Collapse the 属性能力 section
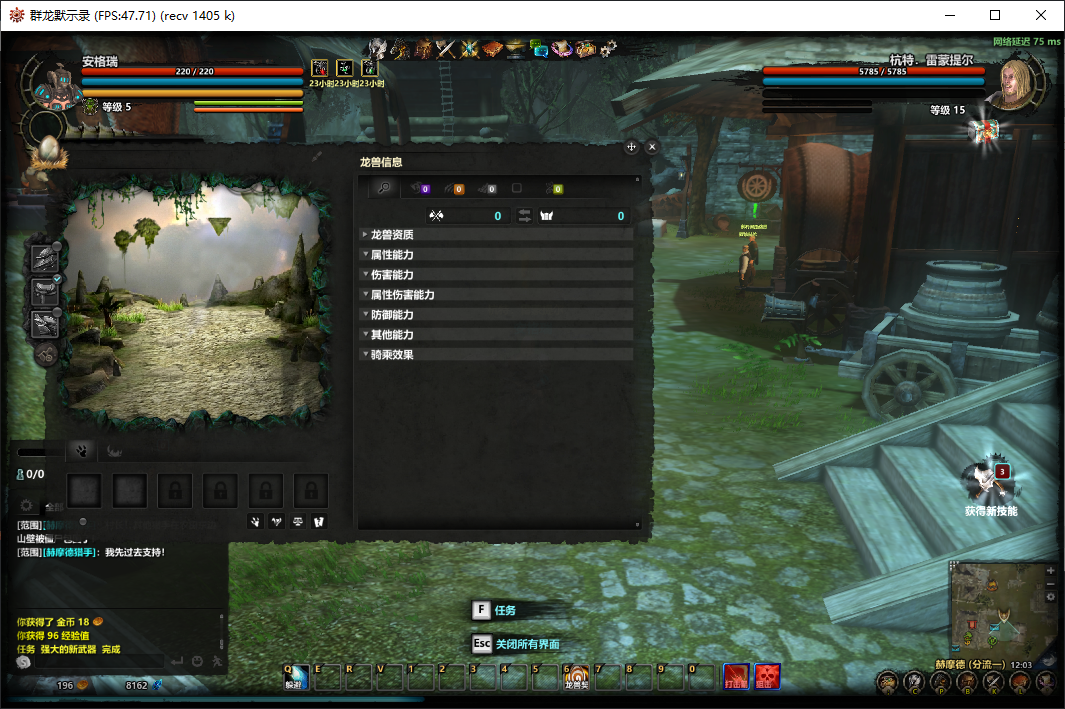 coord(392,255)
